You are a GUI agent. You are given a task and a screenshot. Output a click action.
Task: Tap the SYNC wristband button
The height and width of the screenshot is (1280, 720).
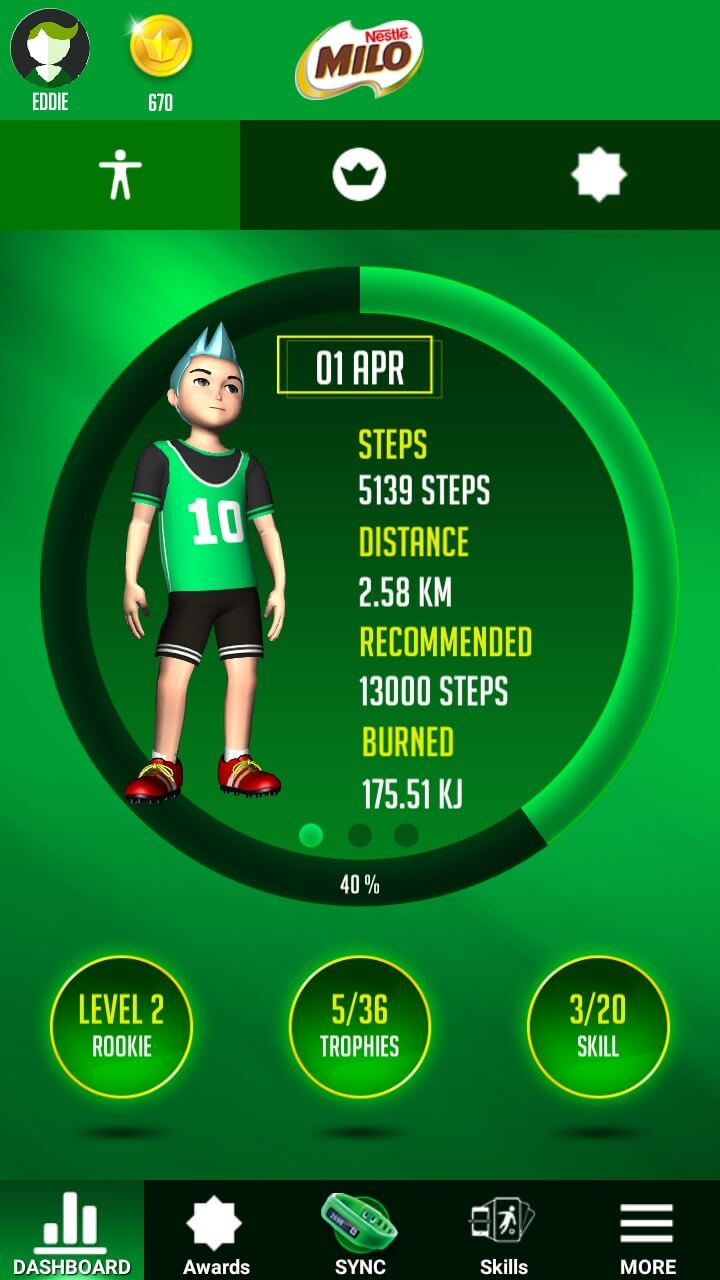pos(360,1232)
